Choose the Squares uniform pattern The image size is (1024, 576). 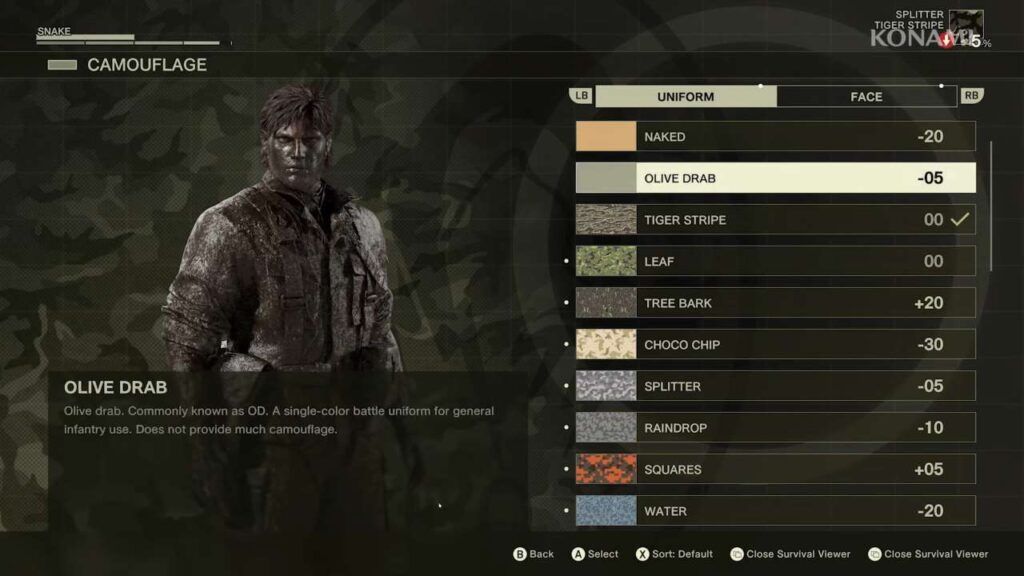click(x=775, y=470)
